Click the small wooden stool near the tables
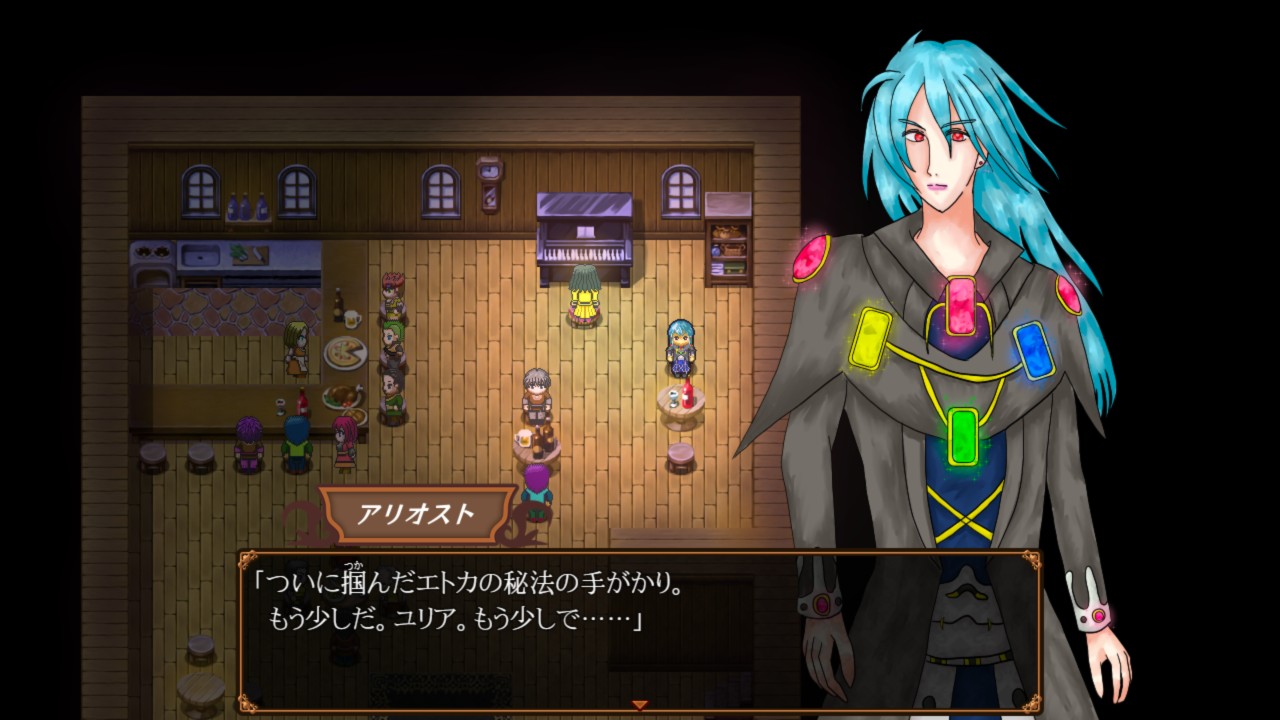This screenshot has height=720, width=1280. click(680, 460)
